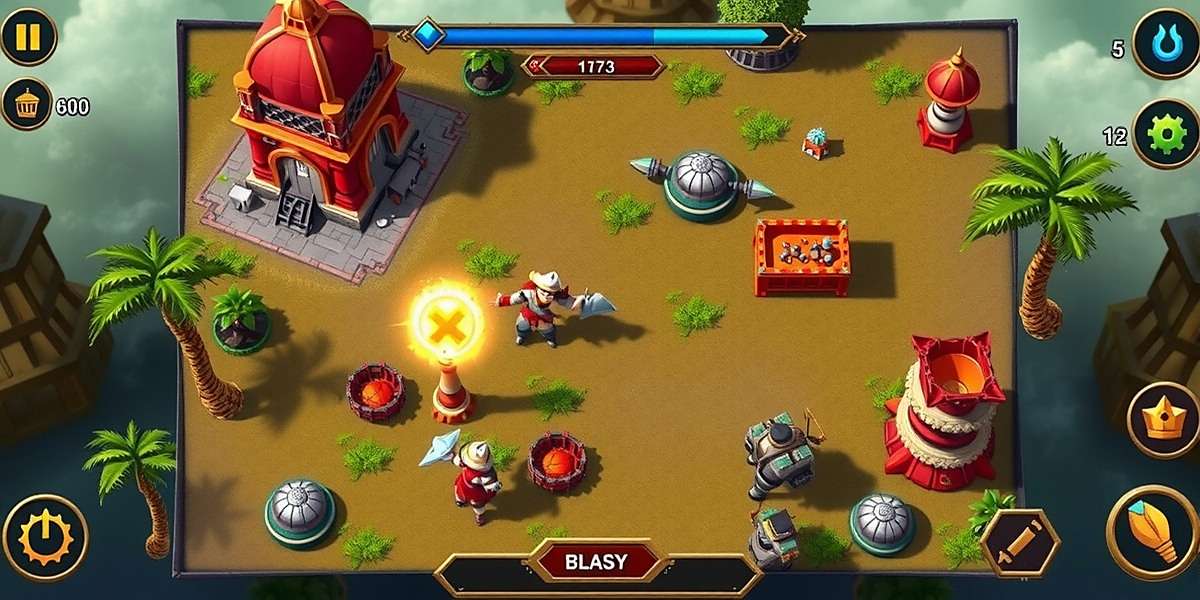
Task: Pause the game
Action: (27, 37)
